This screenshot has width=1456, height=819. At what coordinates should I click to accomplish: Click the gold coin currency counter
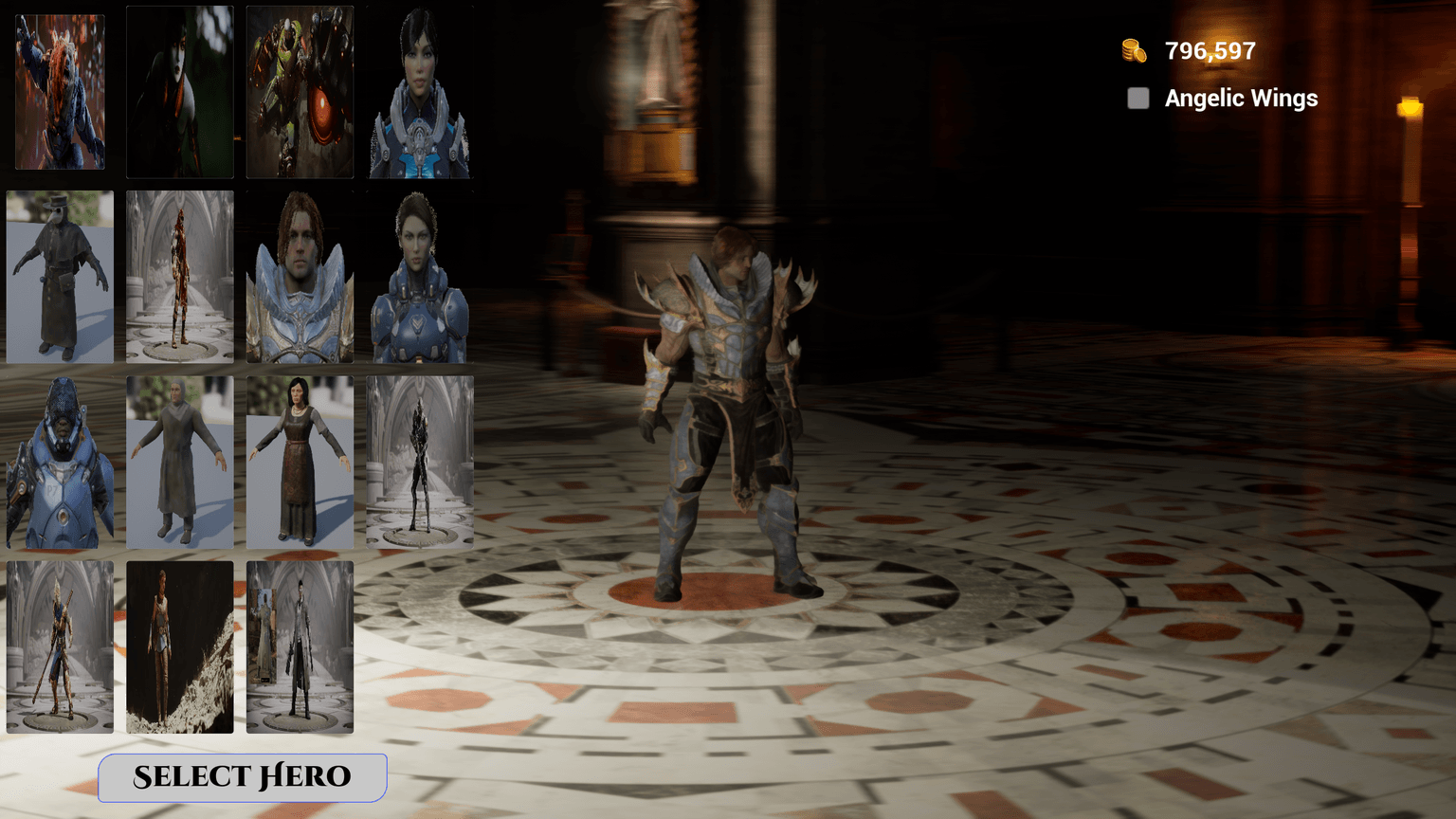click(x=1190, y=50)
